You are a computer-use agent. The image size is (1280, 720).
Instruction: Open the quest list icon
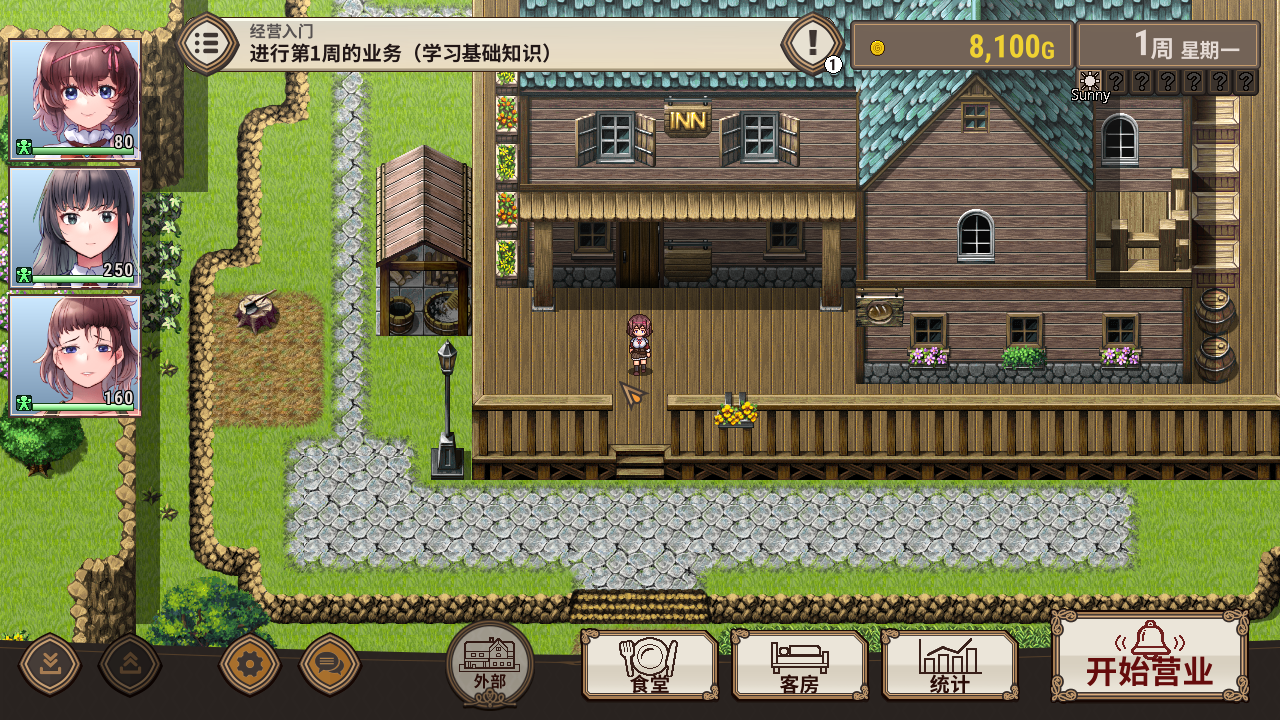[x=207, y=43]
